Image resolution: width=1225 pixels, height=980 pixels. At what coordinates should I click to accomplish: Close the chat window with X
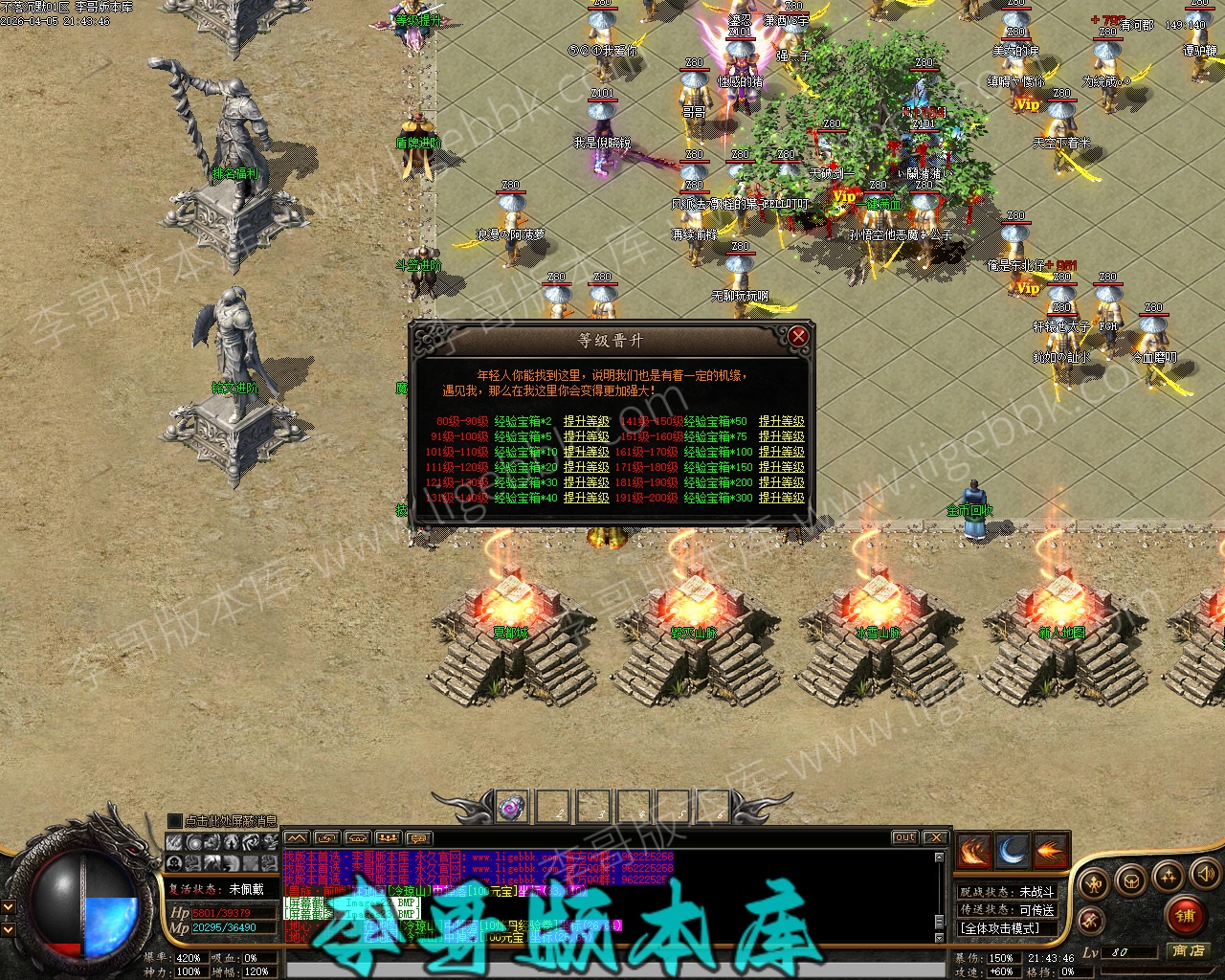935,837
